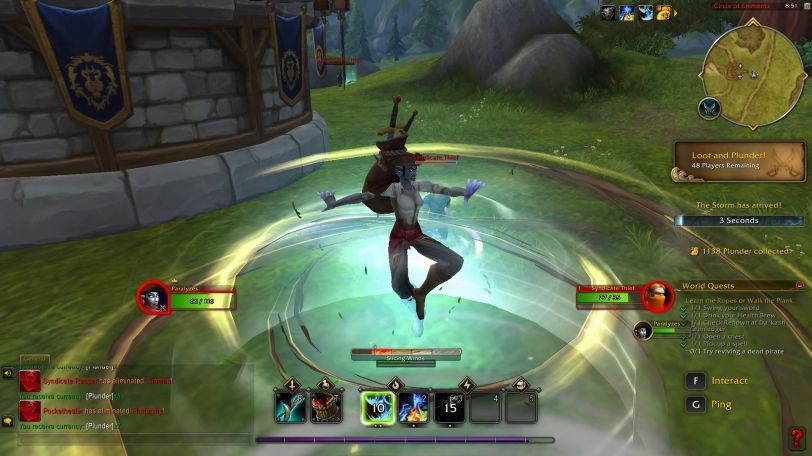Select the Syndicate Thief target portrait
This screenshot has height=456, width=812.
click(656, 296)
